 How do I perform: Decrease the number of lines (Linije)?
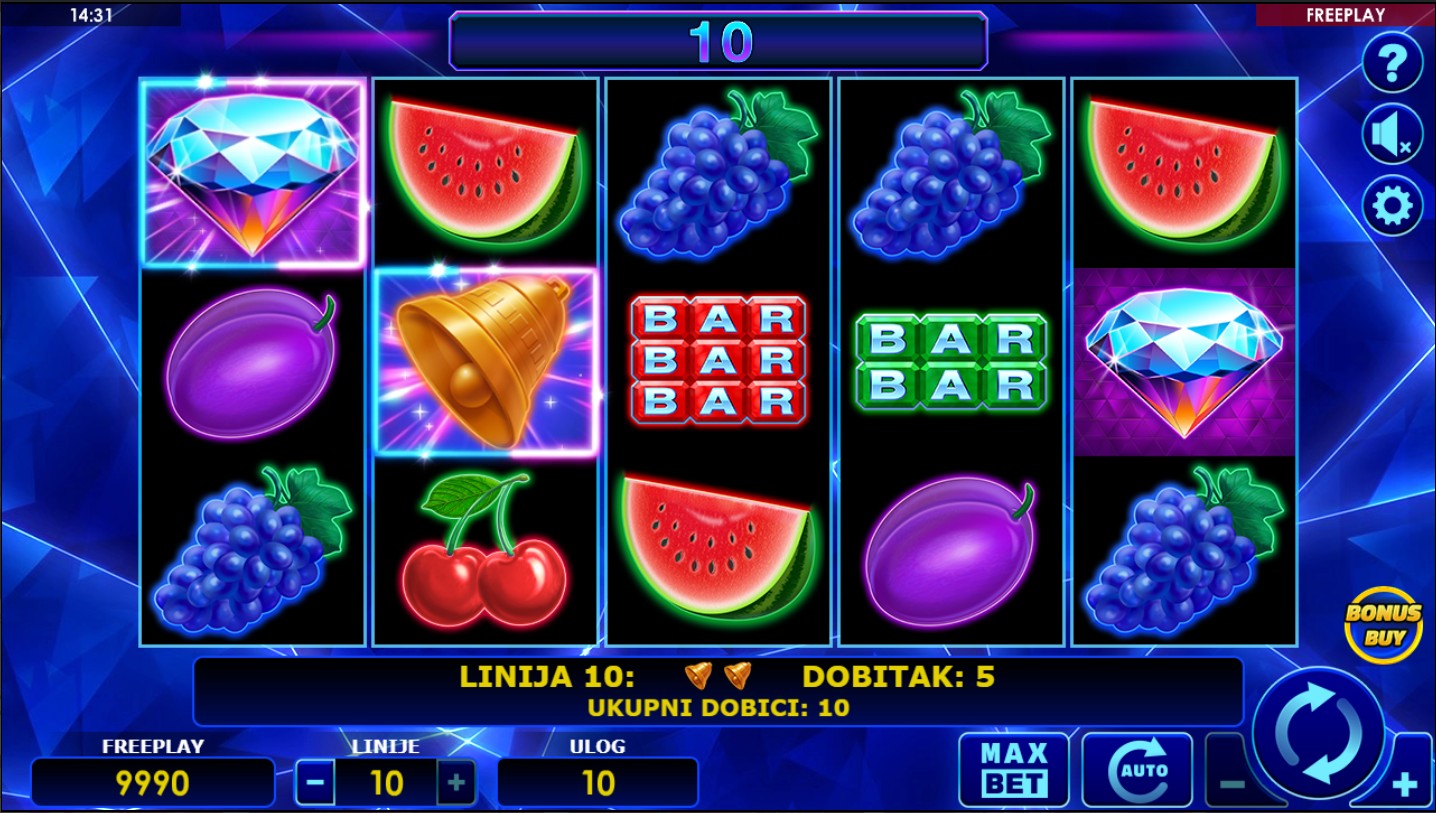(315, 782)
